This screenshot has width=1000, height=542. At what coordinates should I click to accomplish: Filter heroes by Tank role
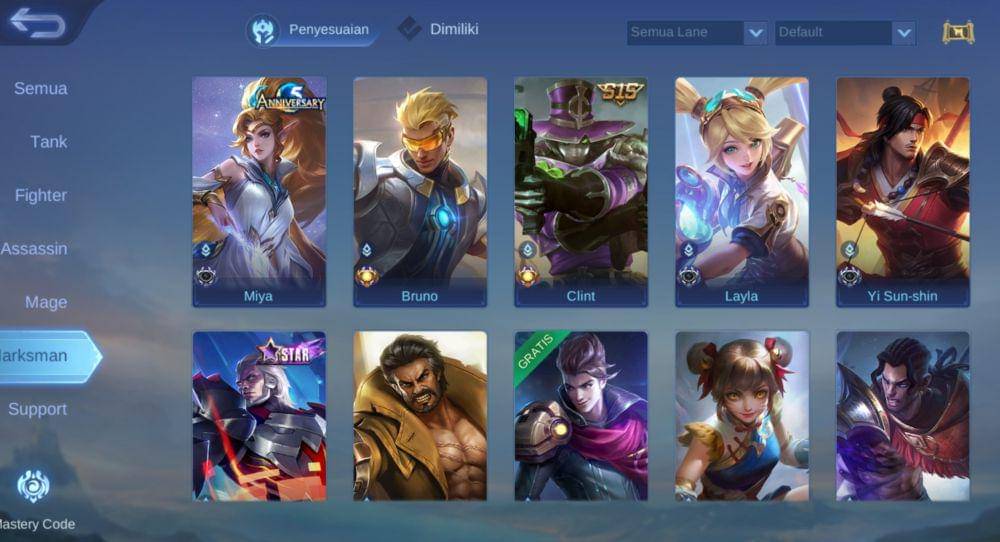(x=48, y=142)
